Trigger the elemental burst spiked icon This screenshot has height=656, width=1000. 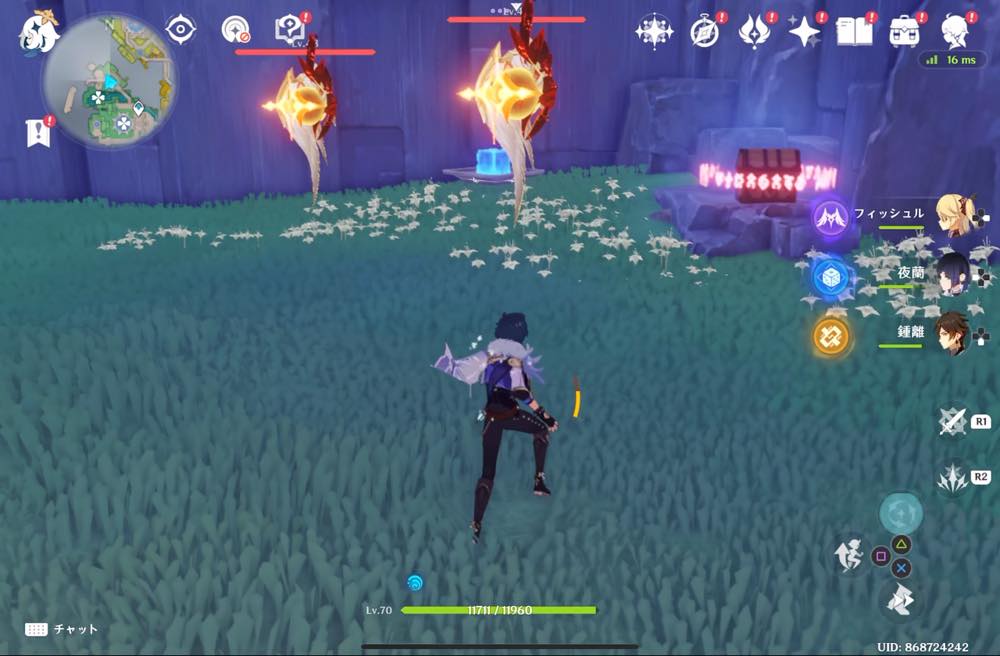coord(951,479)
